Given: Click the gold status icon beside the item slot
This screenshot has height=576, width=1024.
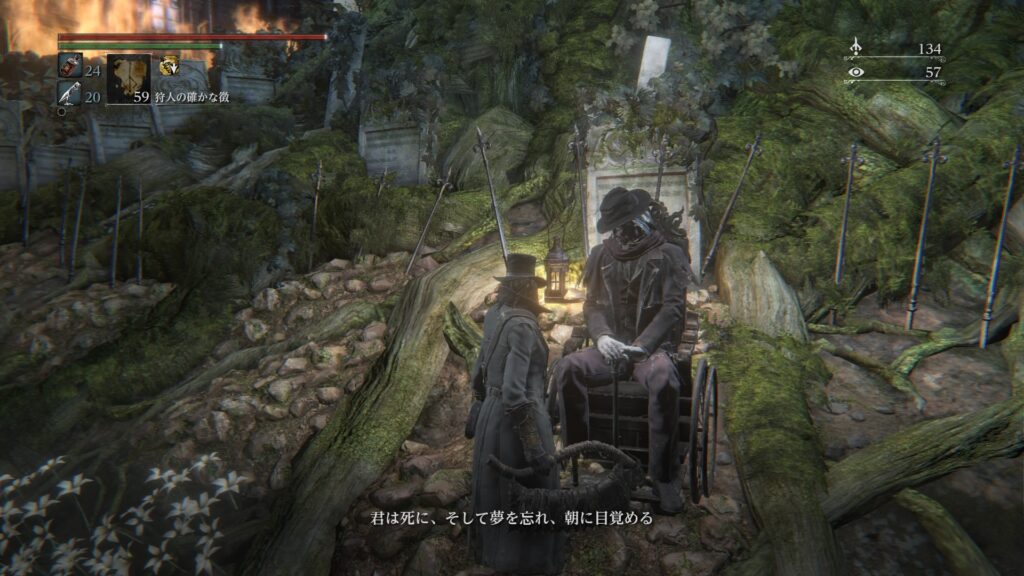Looking at the screenshot, I should coord(169,66).
